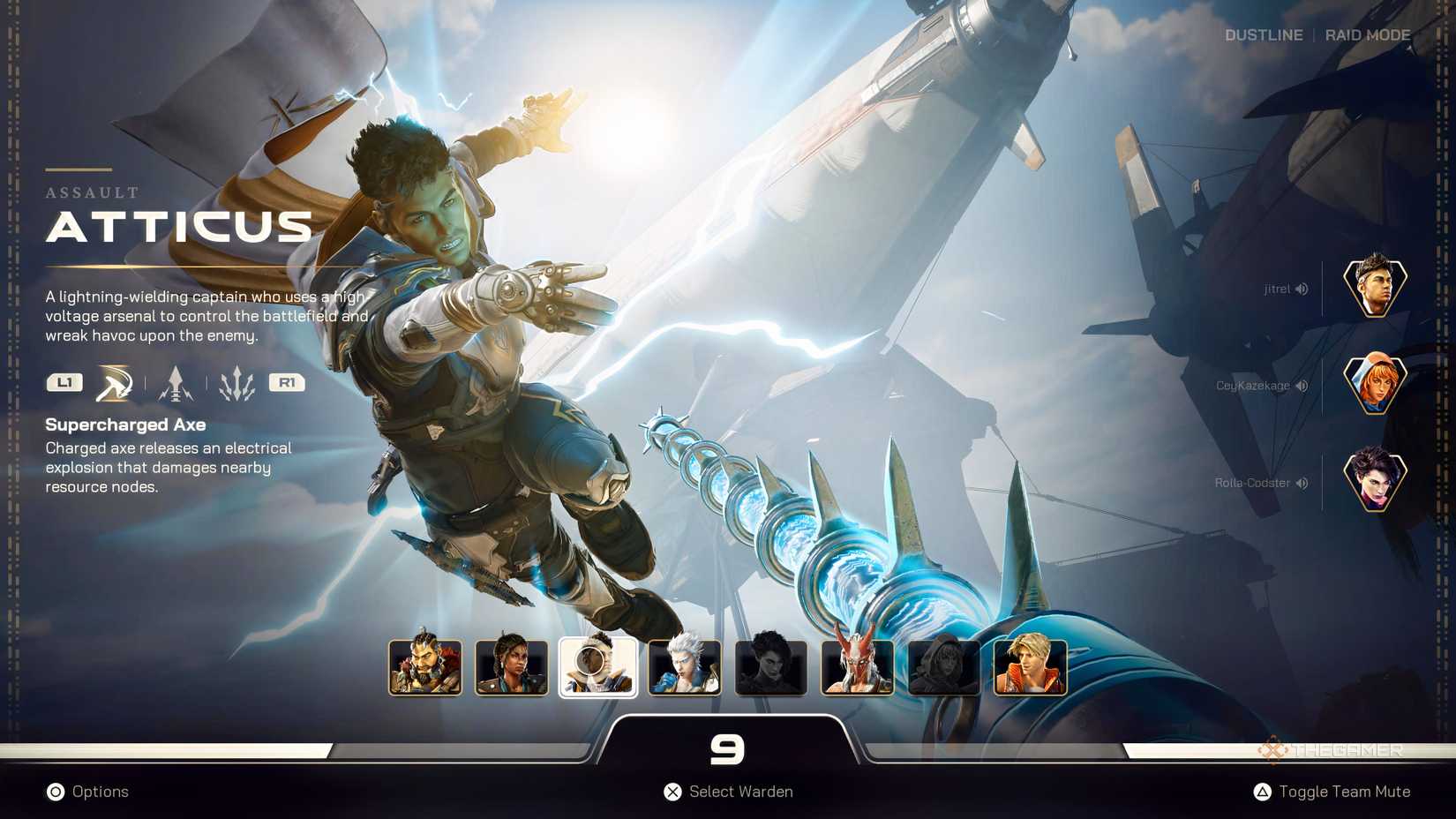The height and width of the screenshot is (819, 1456).
Task: Click the R1 button prompt icon
Action: 286,382
